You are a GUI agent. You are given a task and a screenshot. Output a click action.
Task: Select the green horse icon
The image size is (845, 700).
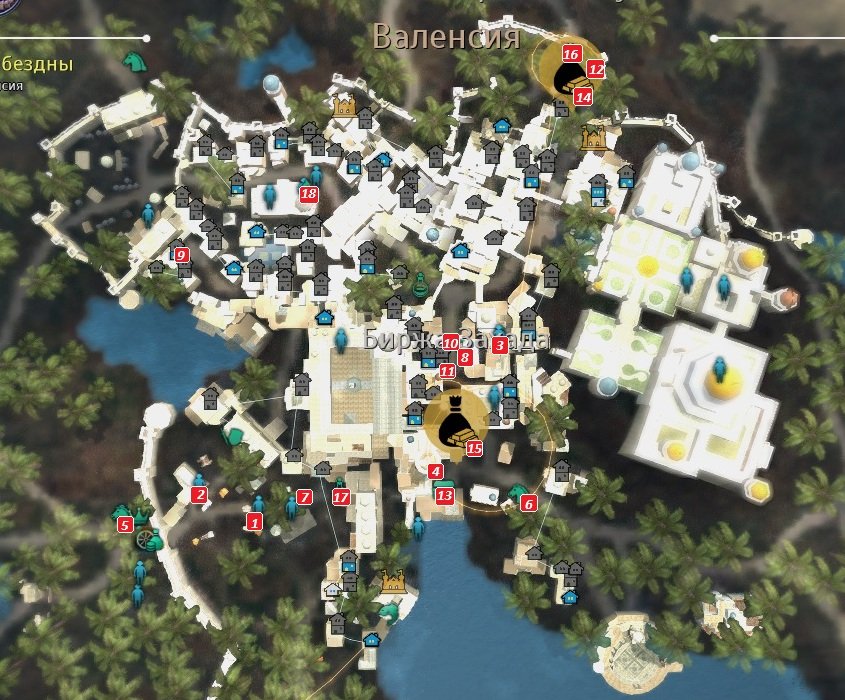point(133,60)
